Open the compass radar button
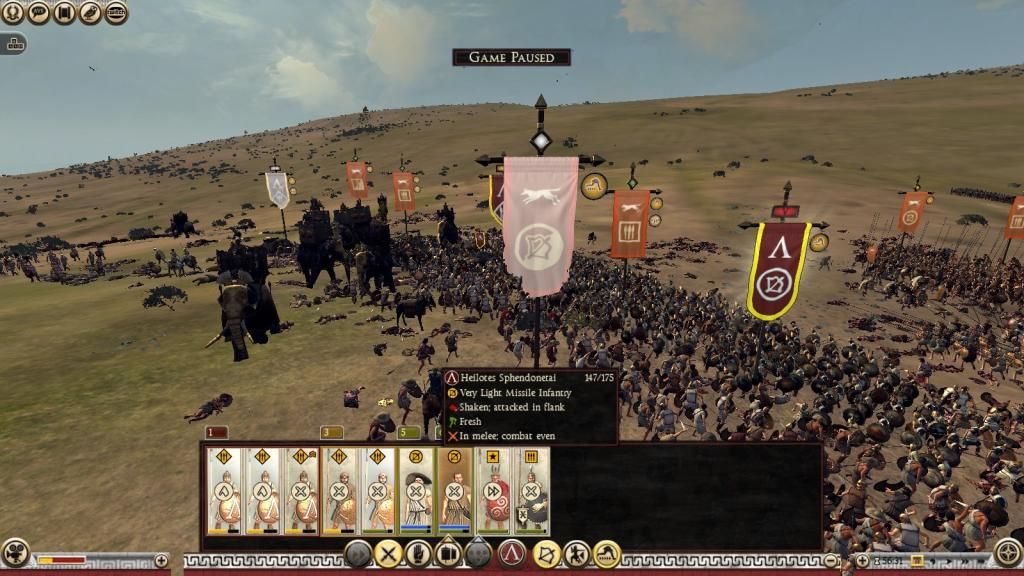 (x=1008, y=552)
